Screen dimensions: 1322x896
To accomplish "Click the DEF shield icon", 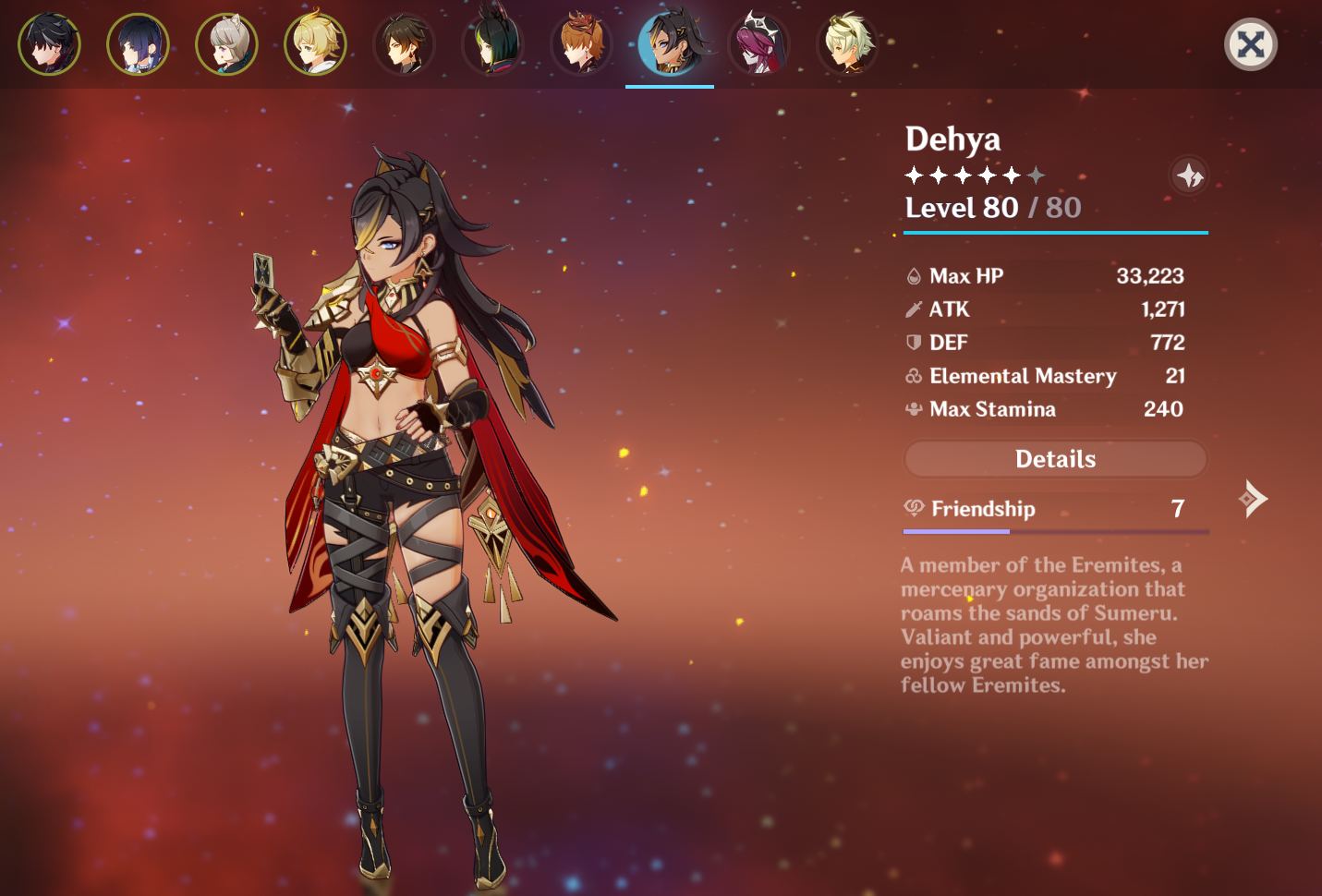I will [x=913, y=342].
